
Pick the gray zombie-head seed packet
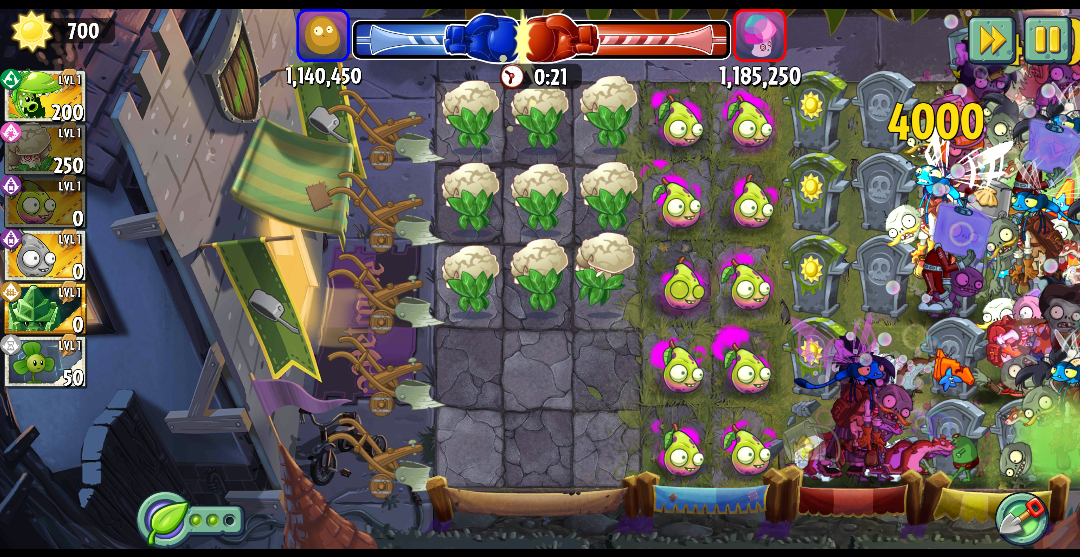(44, 256)
